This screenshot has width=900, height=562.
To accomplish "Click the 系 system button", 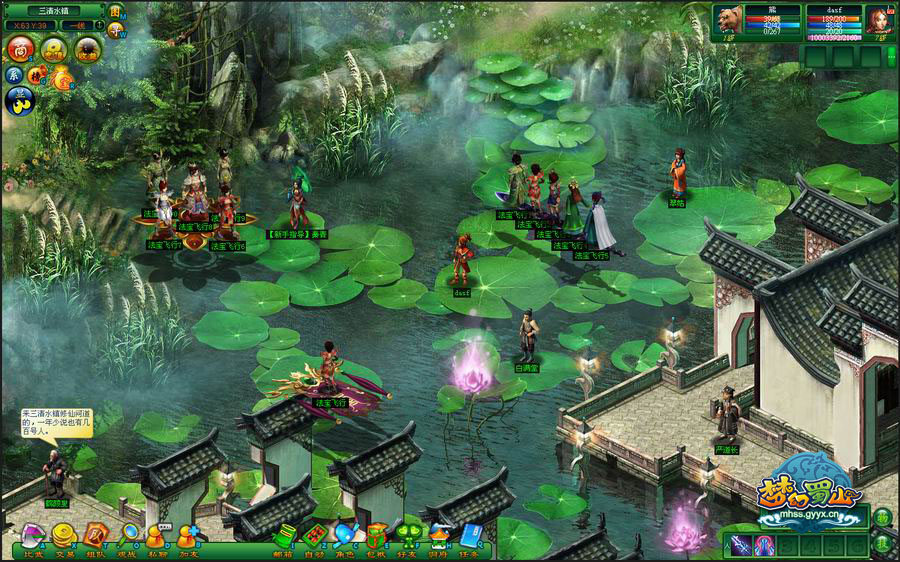I will (x=14, y=74).
